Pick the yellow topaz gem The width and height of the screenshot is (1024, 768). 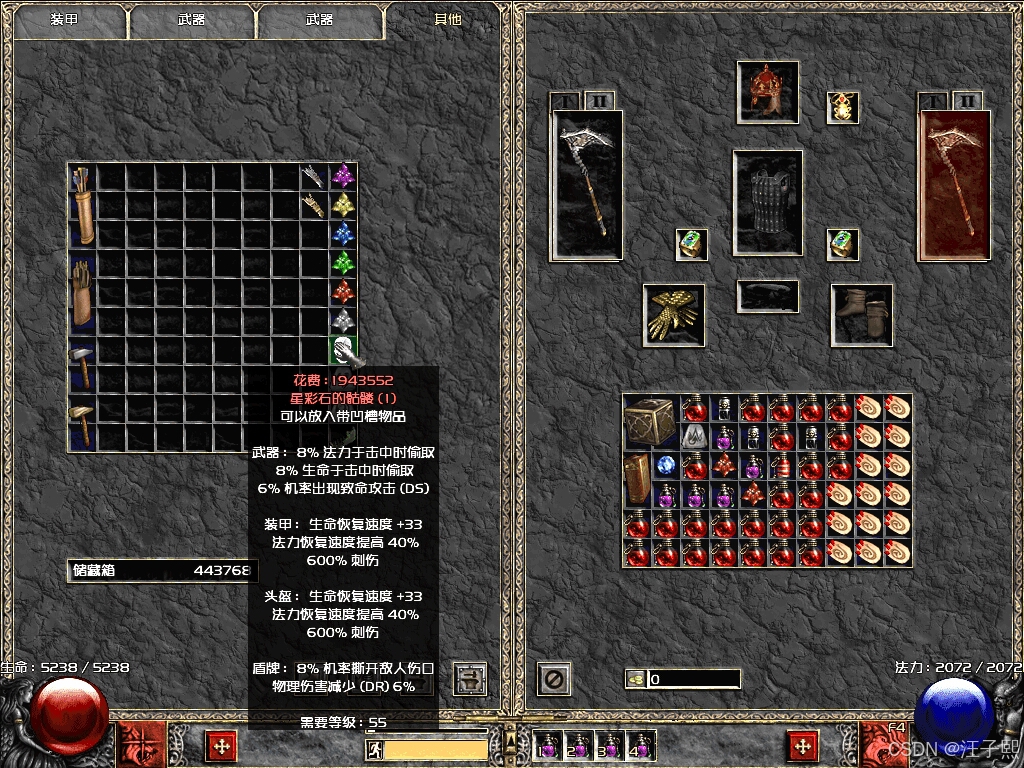(x=344, y=206)
